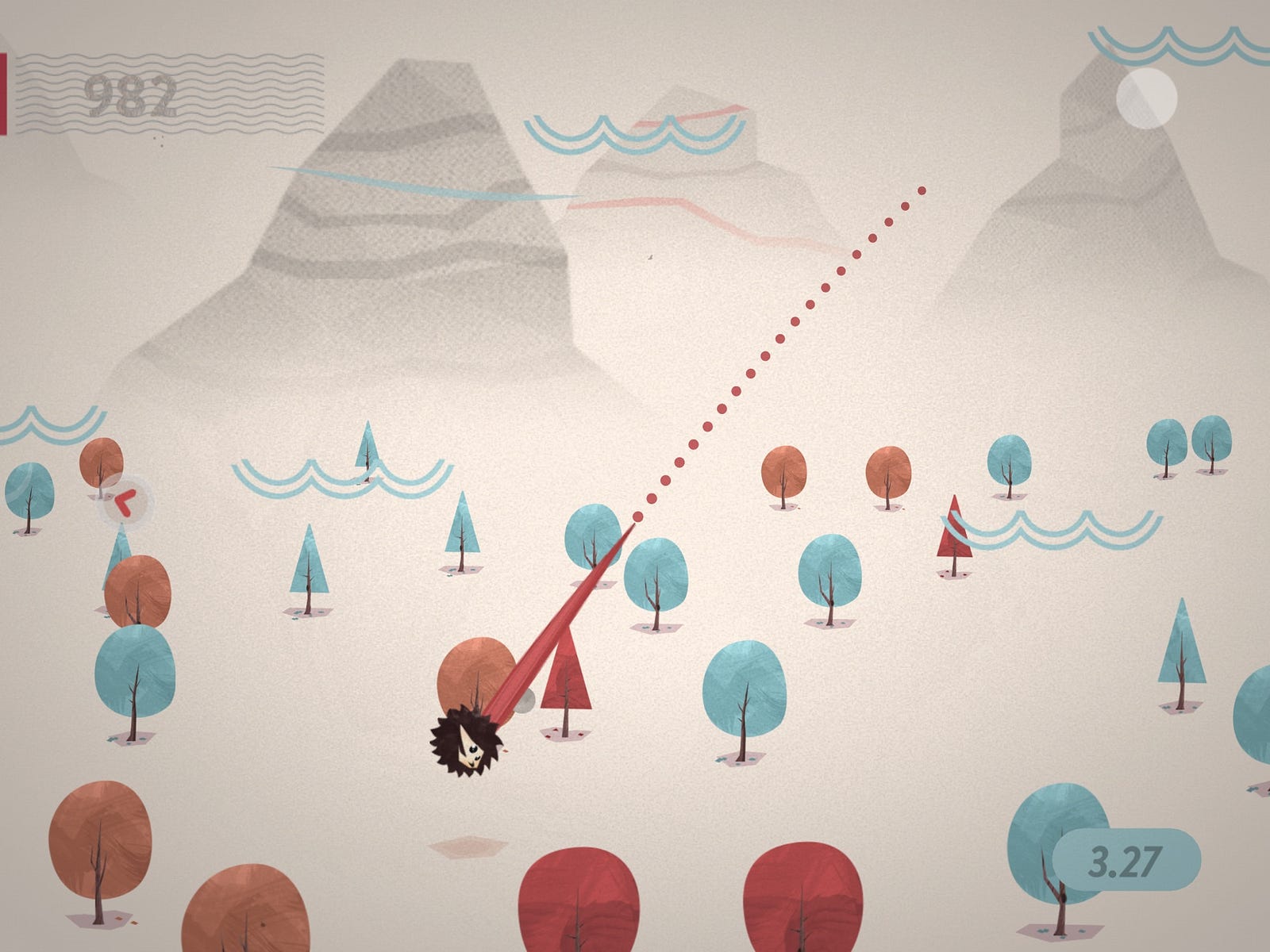The width and height of the screenshot is (1270, 952).
Task: Click the red chevron circle indicator
Action: pos(125,501)
